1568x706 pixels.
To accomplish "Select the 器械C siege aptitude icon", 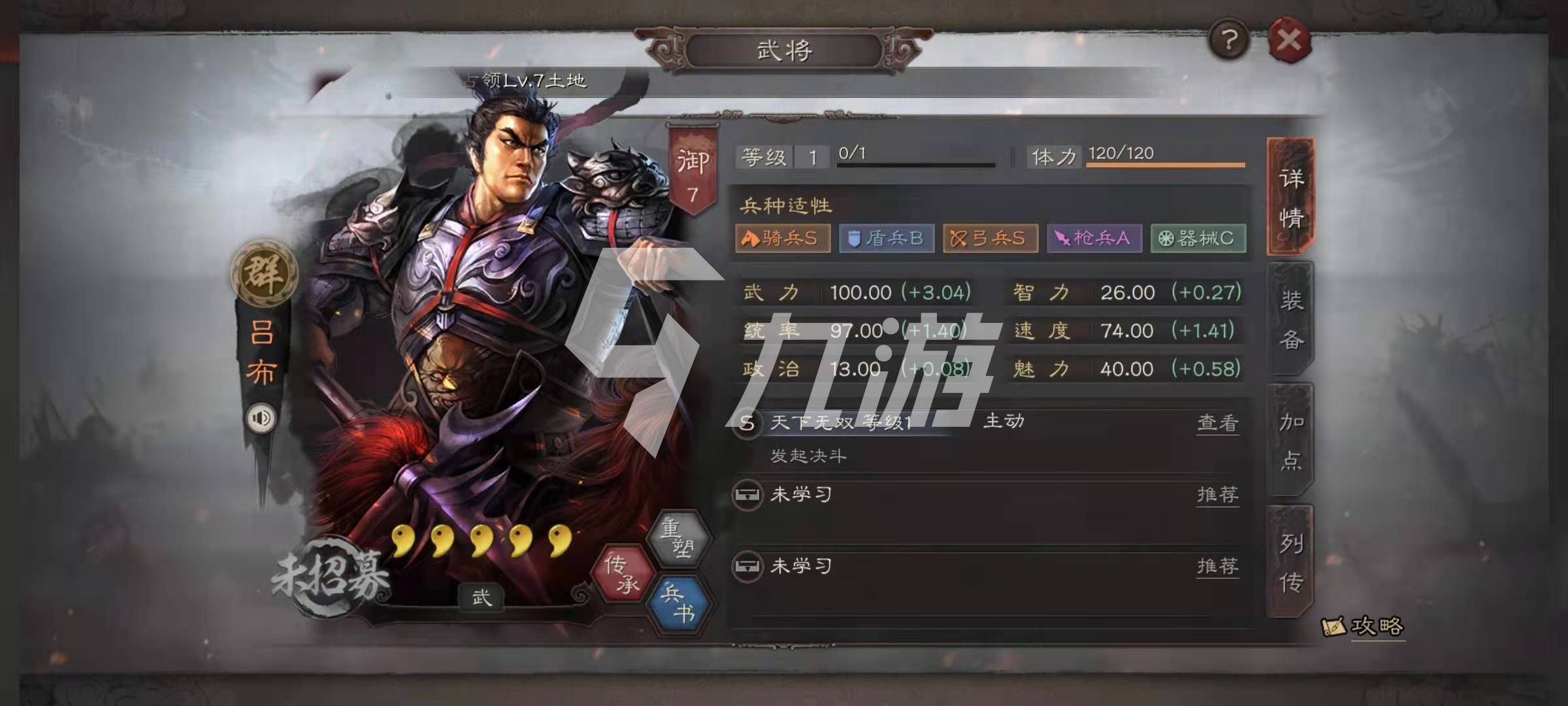I will (1199, 239).
